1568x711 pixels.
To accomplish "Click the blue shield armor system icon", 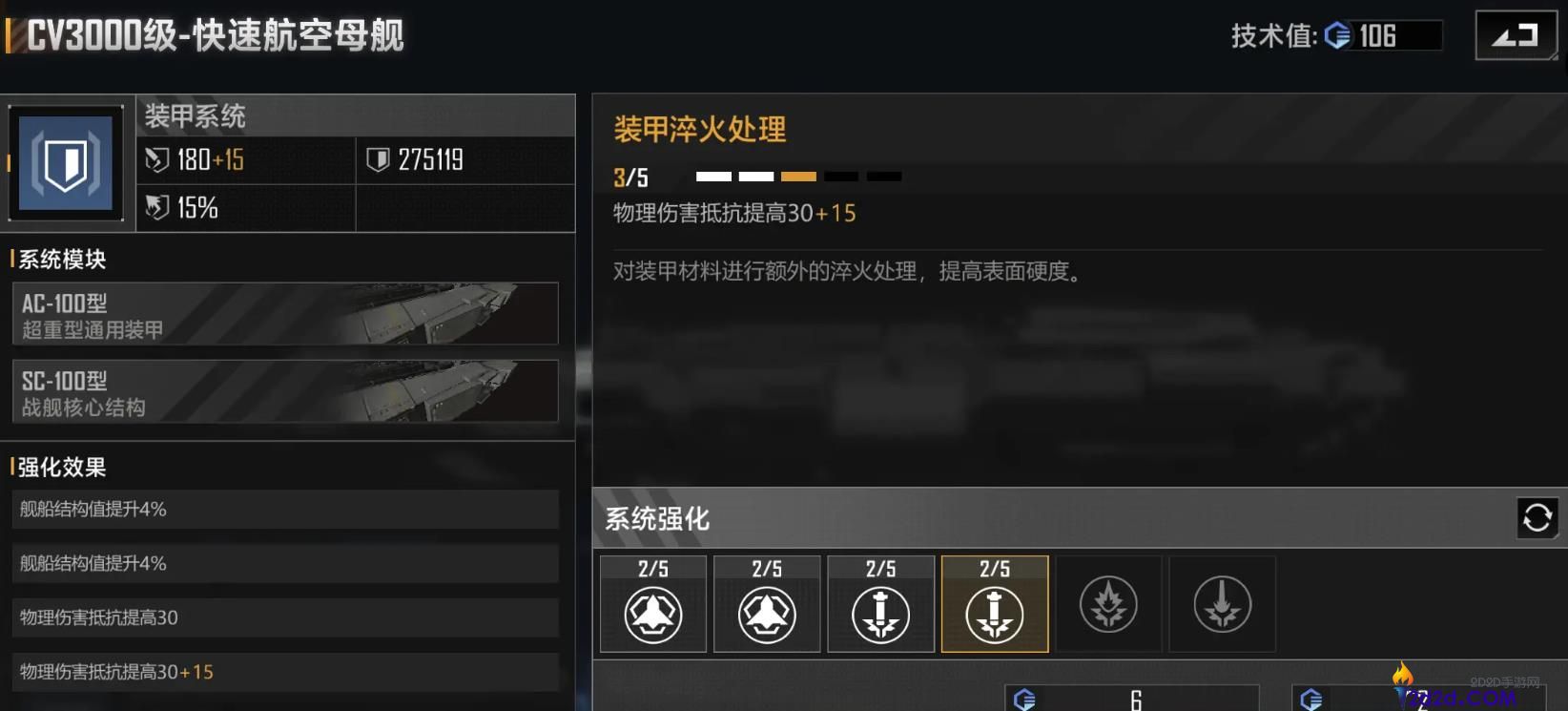I will [65, 162].
